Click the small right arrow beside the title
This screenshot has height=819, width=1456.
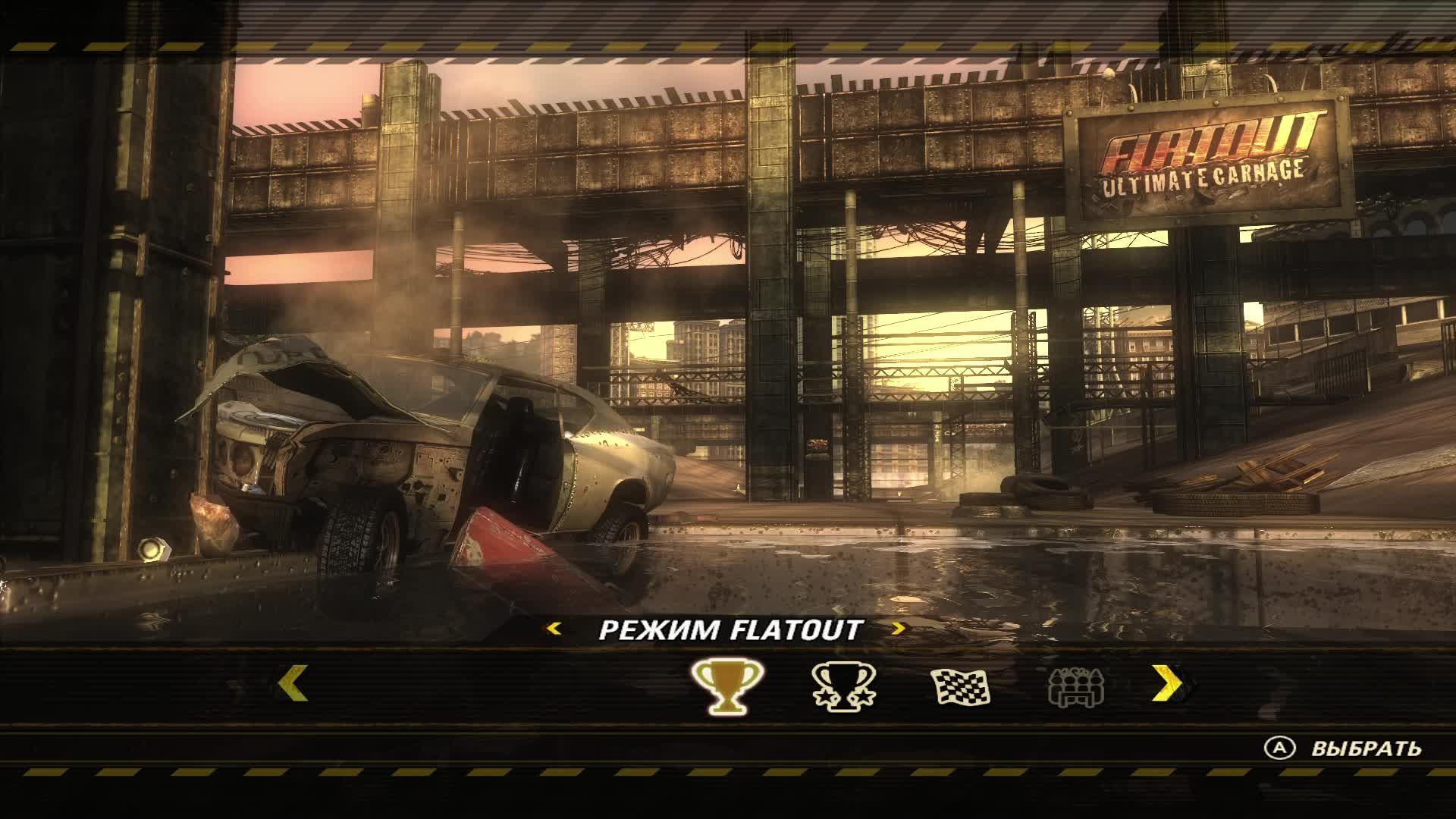point(899,628)
